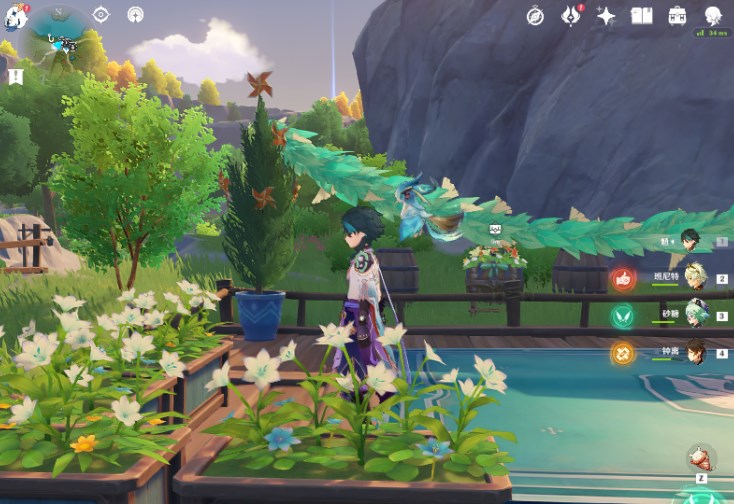The image size is (734, 504).
Task: Open the book-shaped handbook icon
Action: pyautogui.click(x=641, y=15)
